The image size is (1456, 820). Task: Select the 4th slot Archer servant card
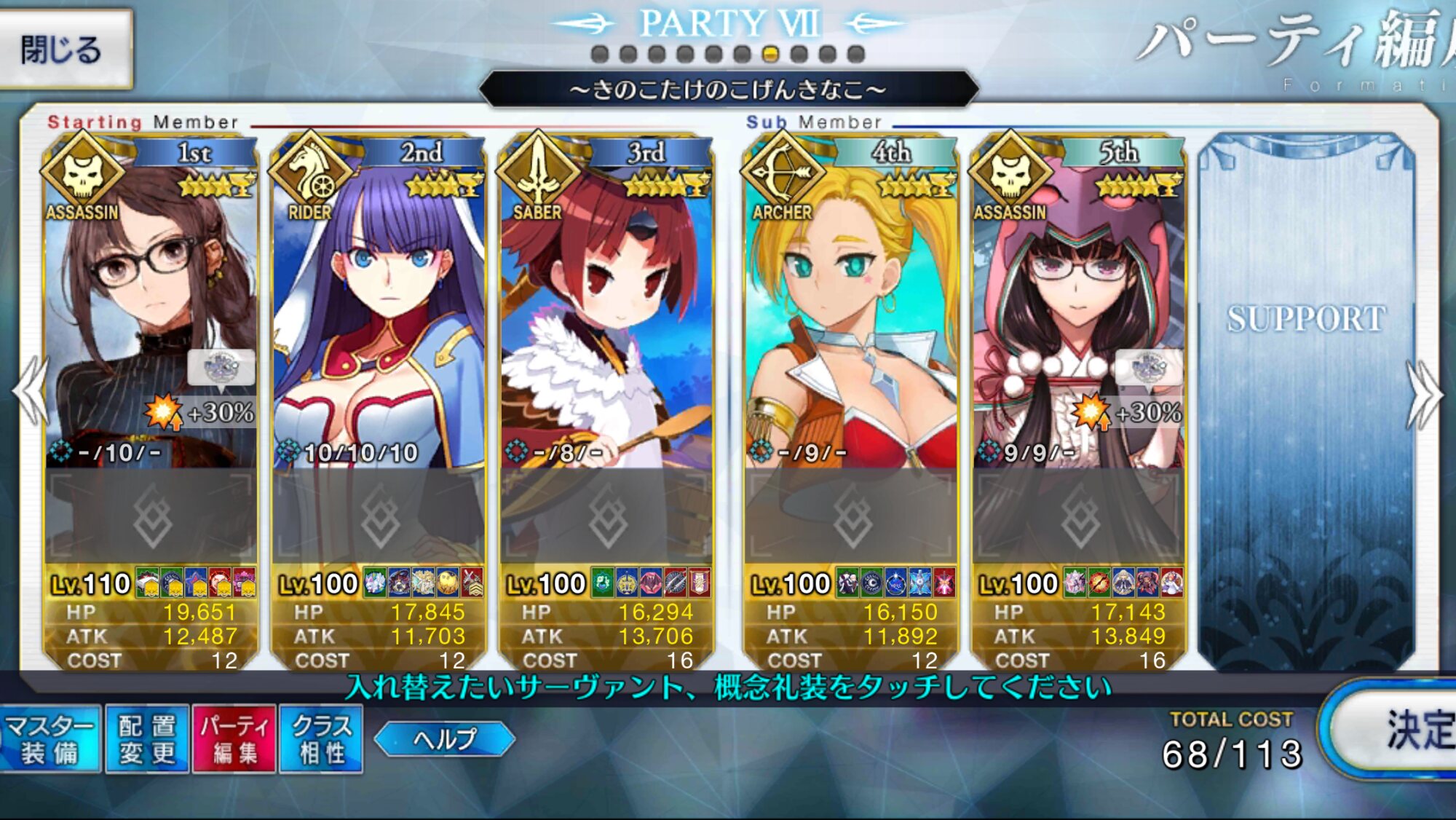click(850, 306)
